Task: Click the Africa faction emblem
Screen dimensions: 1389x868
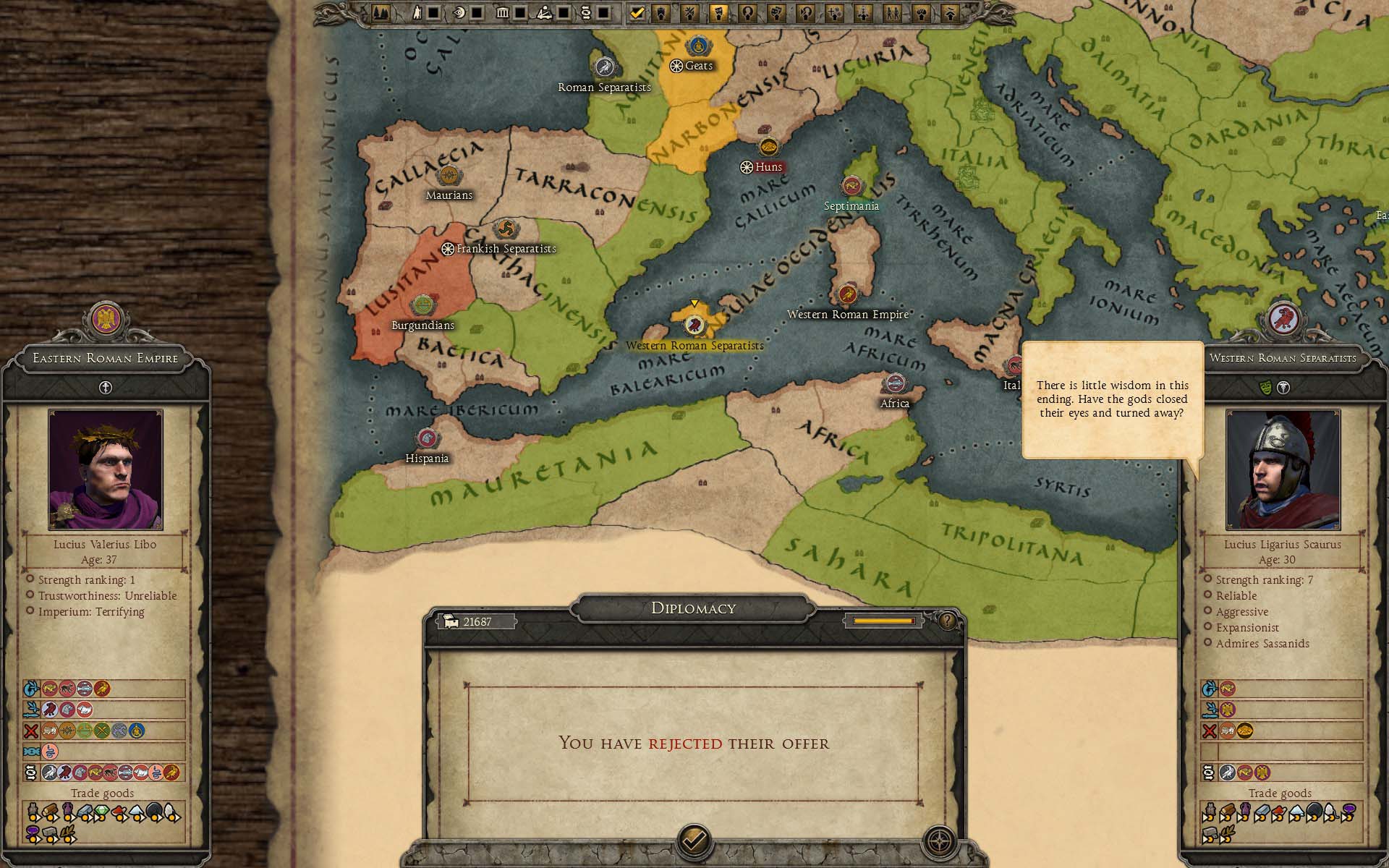Action: tap(895, 383)
